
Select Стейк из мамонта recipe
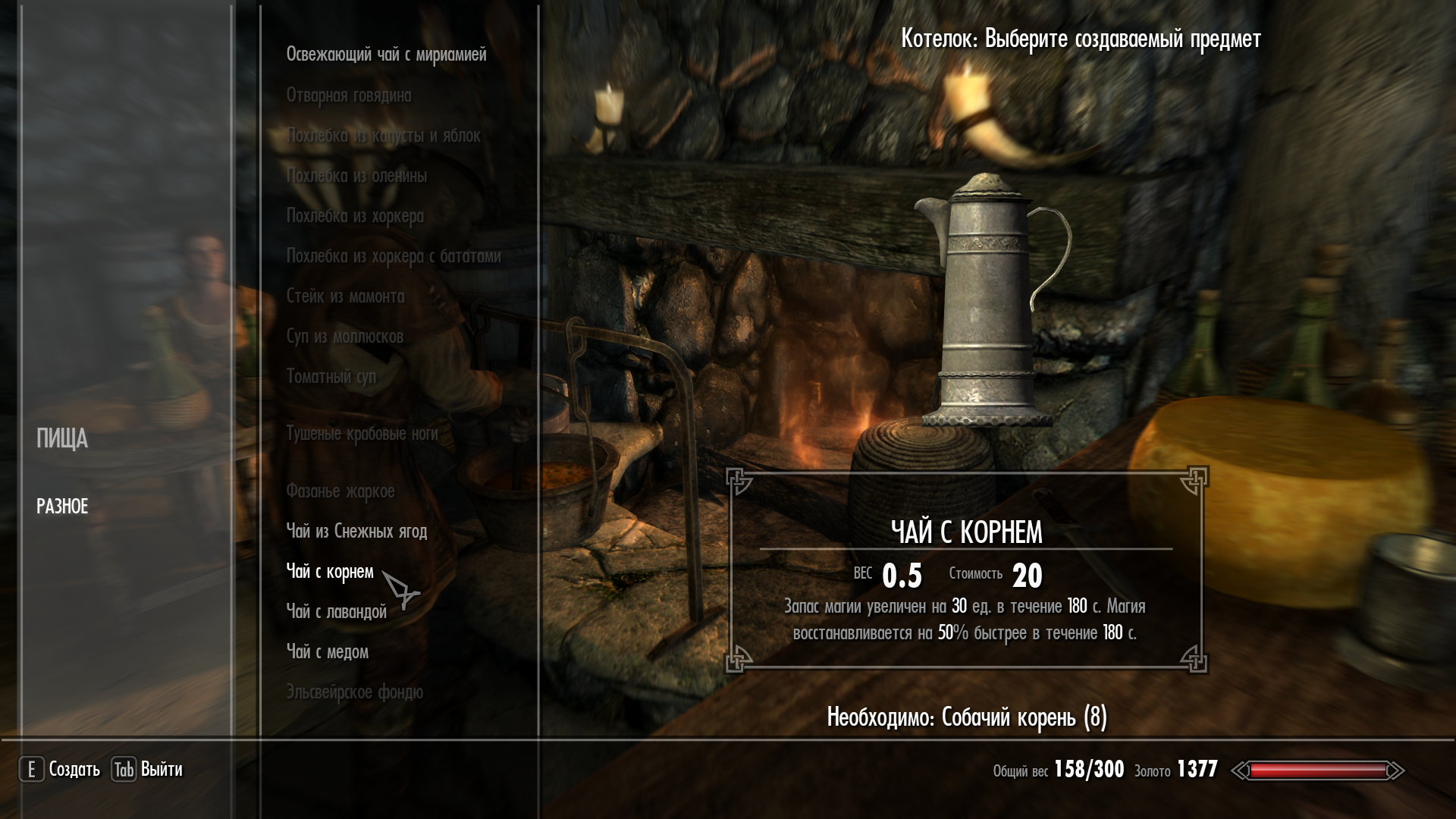(345, 297)
